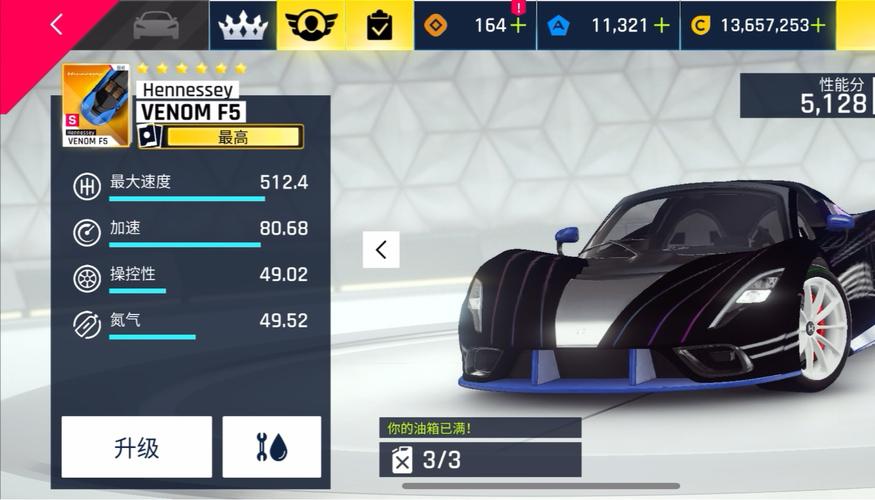Image resolution: width=875 pixels, height=500 pixels.
Task: Add more yellow credits currency
Action: coord(819,26)
